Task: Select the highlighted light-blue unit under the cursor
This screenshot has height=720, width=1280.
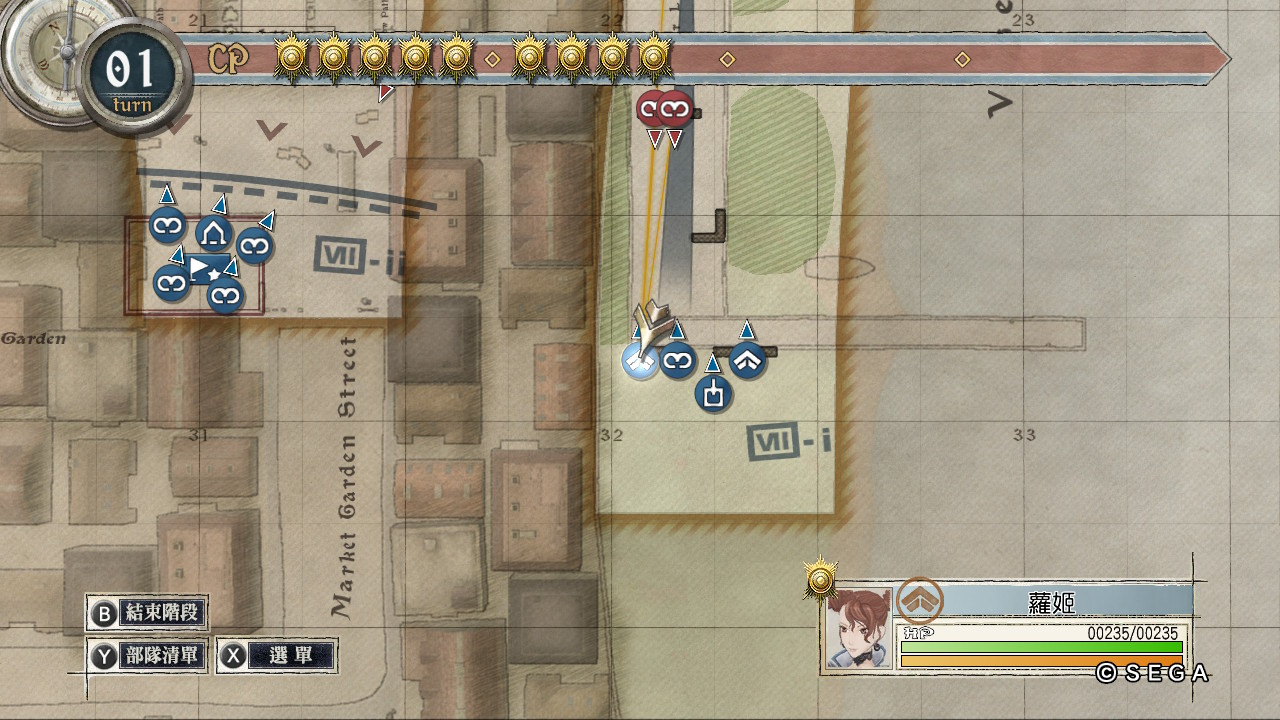Action: (640, 362)
